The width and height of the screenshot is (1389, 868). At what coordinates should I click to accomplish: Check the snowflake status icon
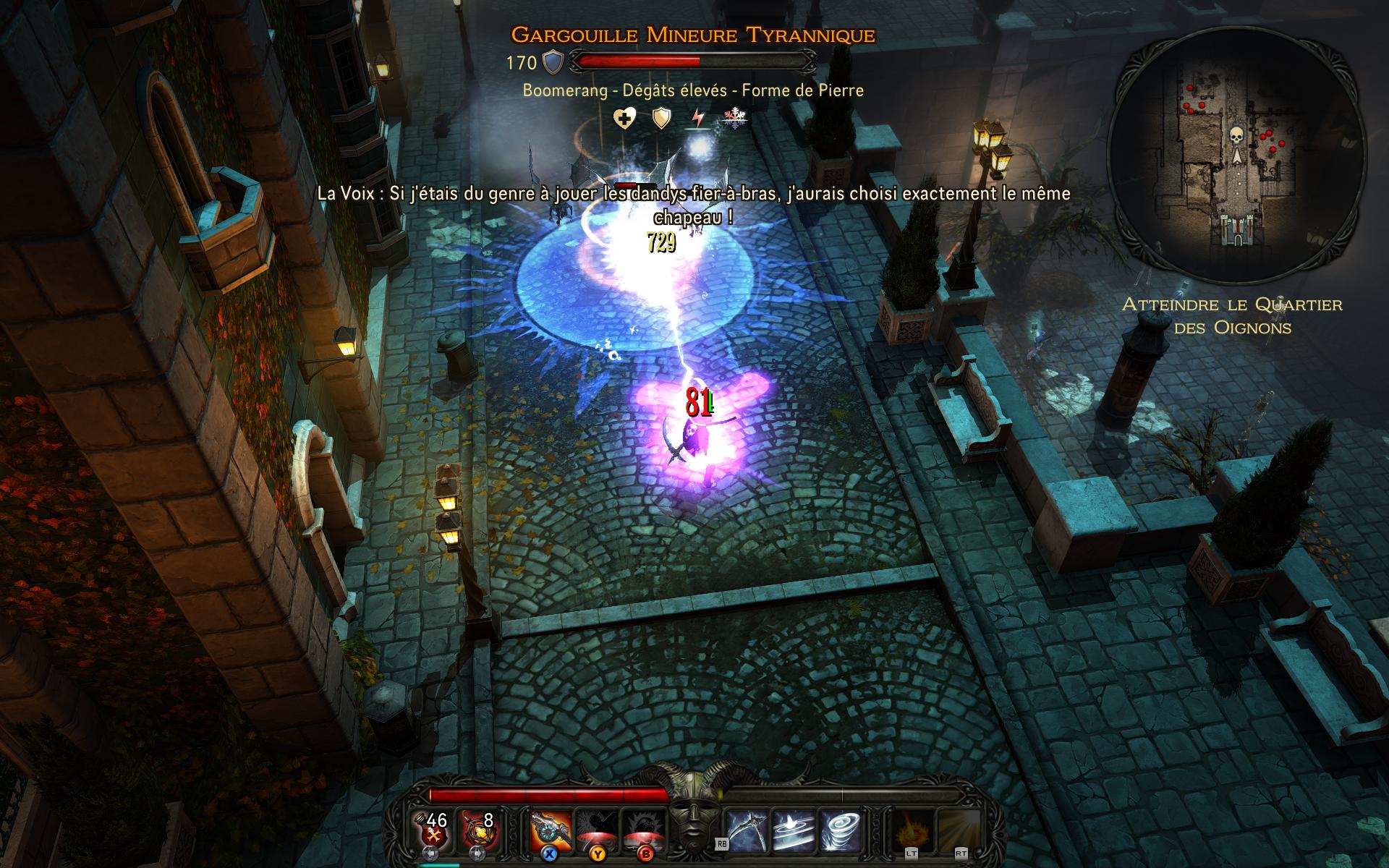coord(734,118)
